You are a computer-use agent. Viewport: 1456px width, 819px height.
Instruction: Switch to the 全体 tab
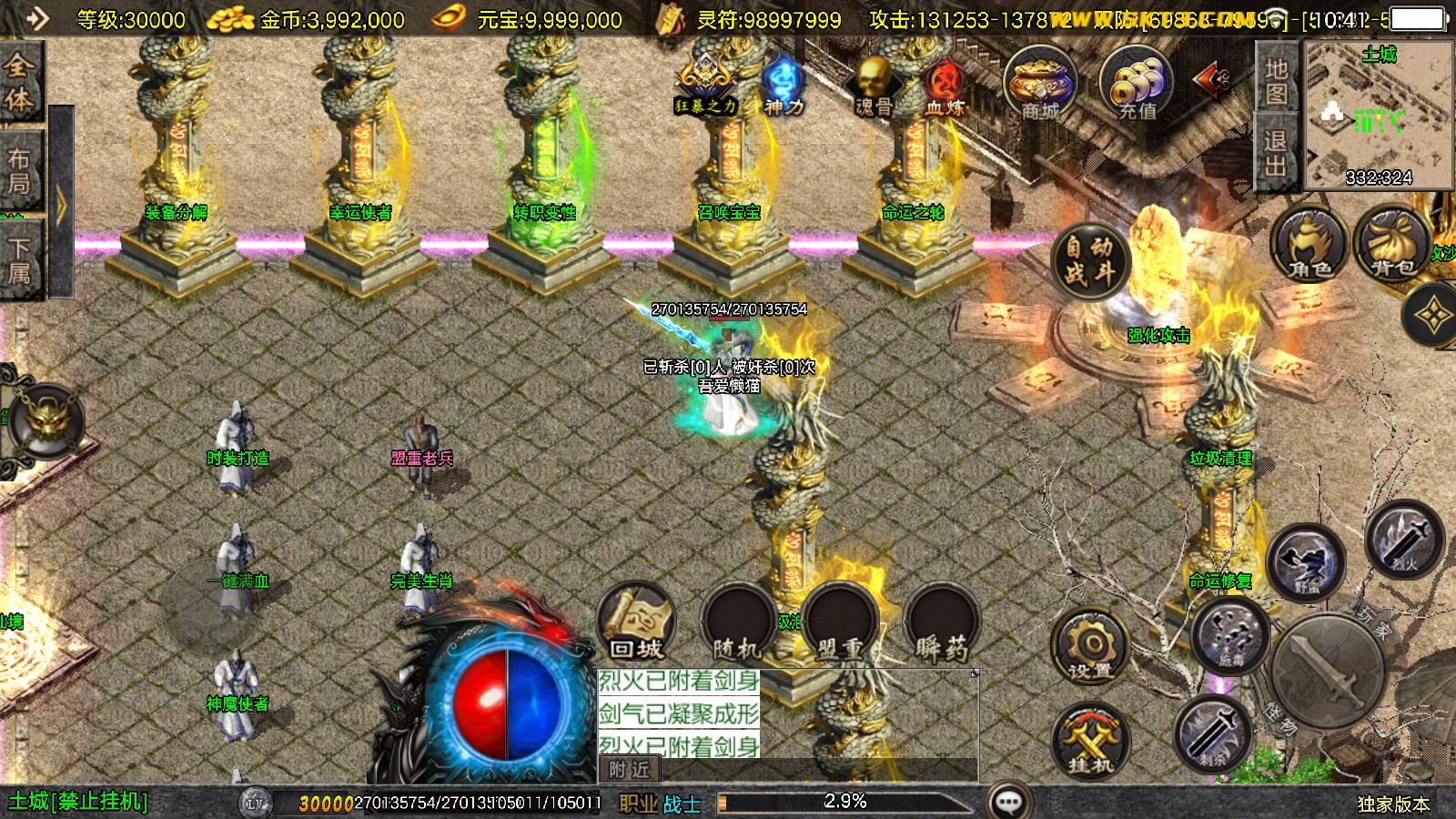[20, 82]
